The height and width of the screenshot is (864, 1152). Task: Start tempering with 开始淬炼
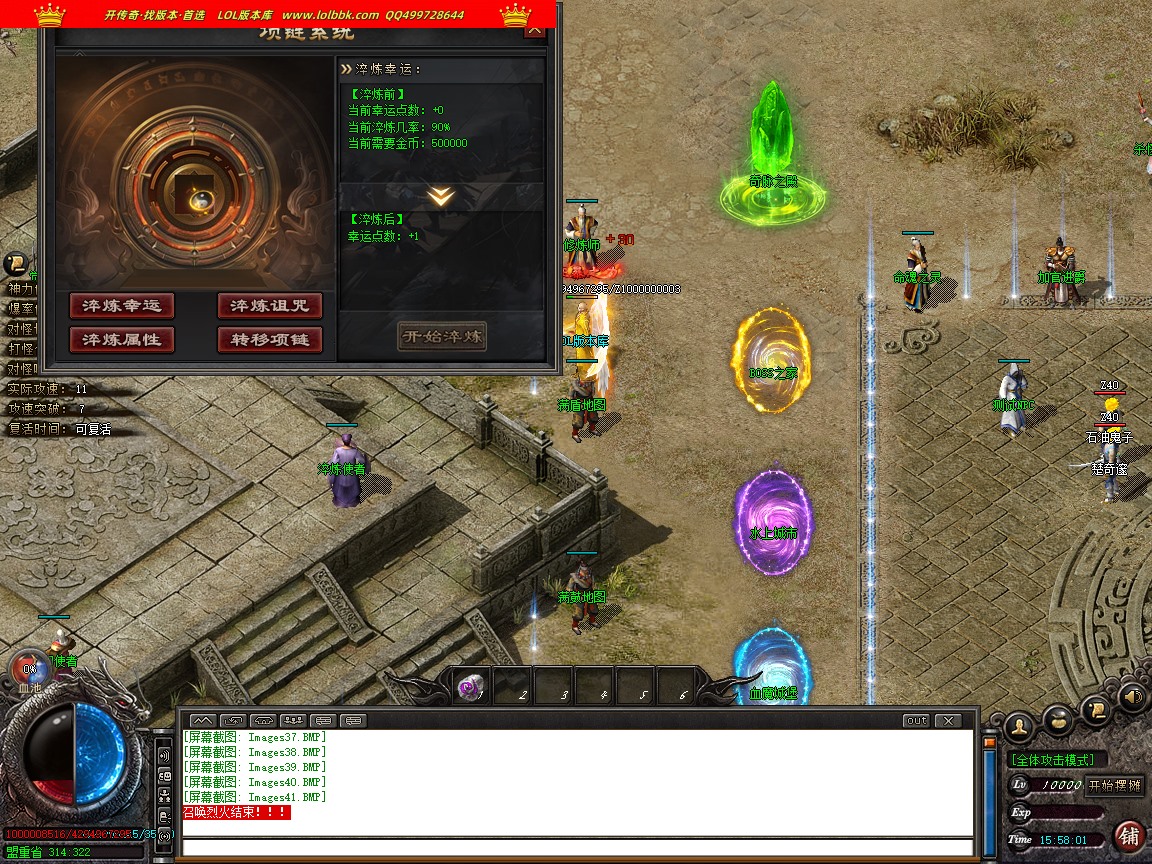pyautogui.click(x=441, y=336)
